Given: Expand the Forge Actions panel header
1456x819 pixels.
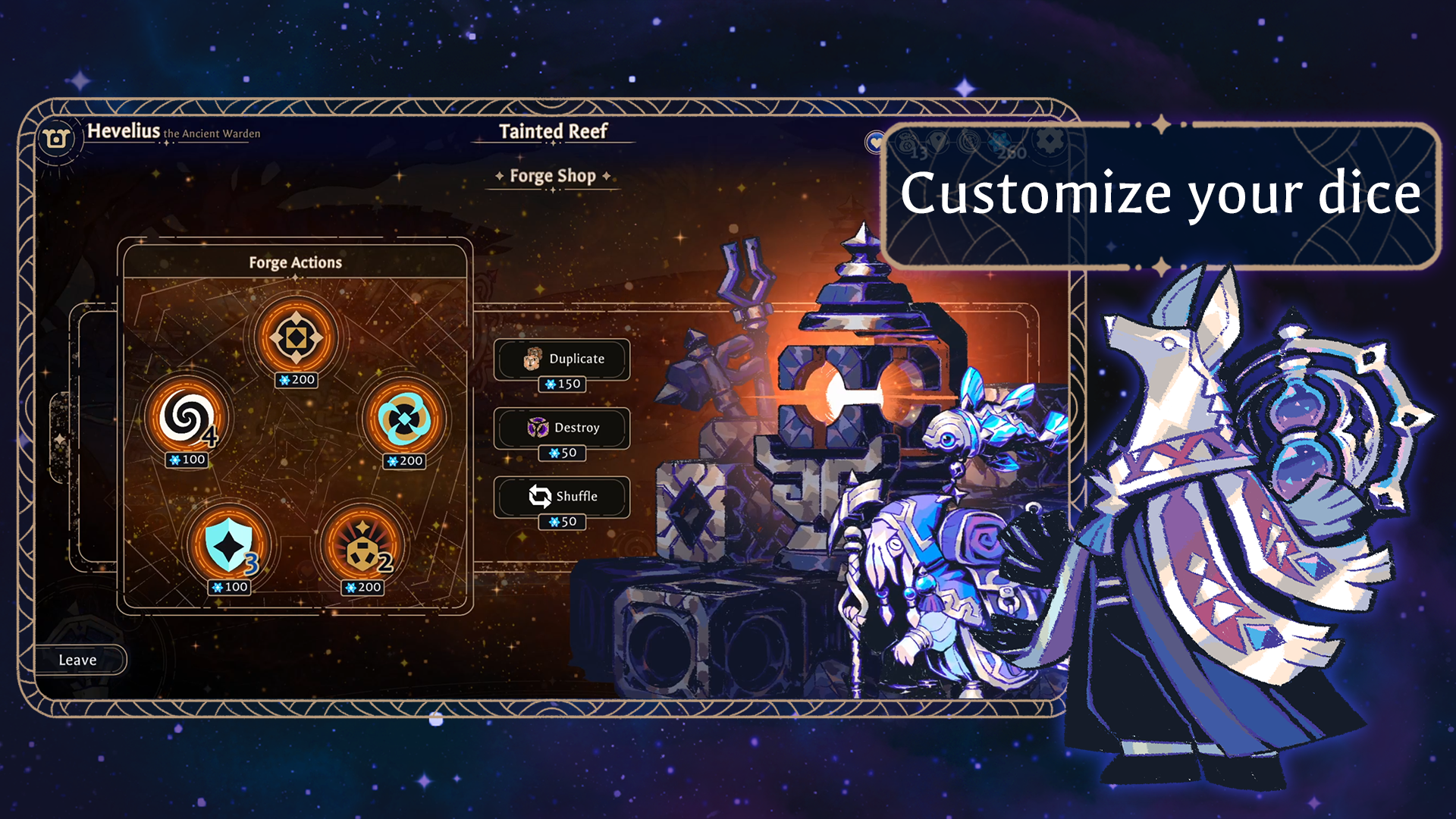Looking at the screenshot, I should point(296,262).
